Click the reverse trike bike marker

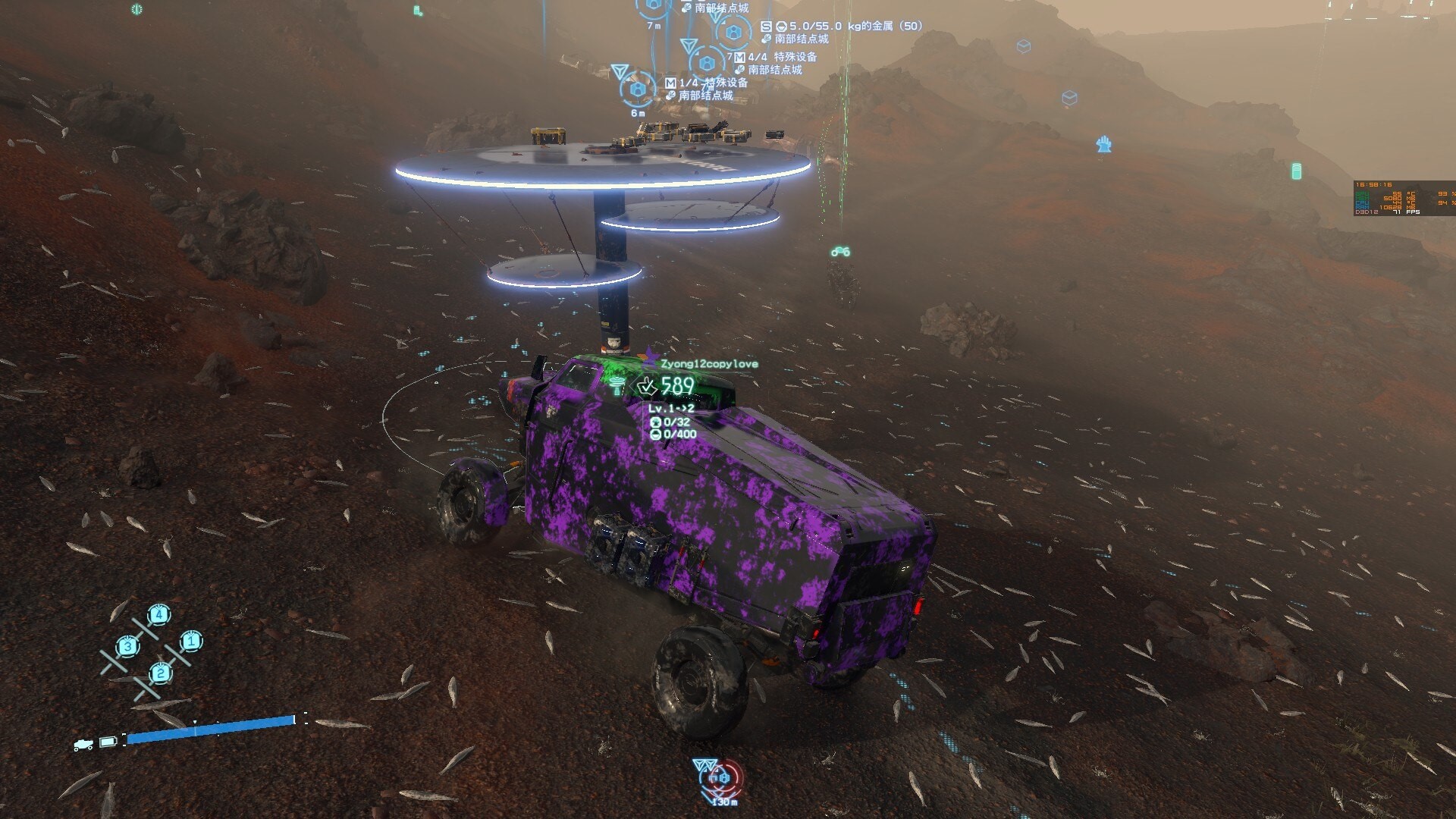839,252
